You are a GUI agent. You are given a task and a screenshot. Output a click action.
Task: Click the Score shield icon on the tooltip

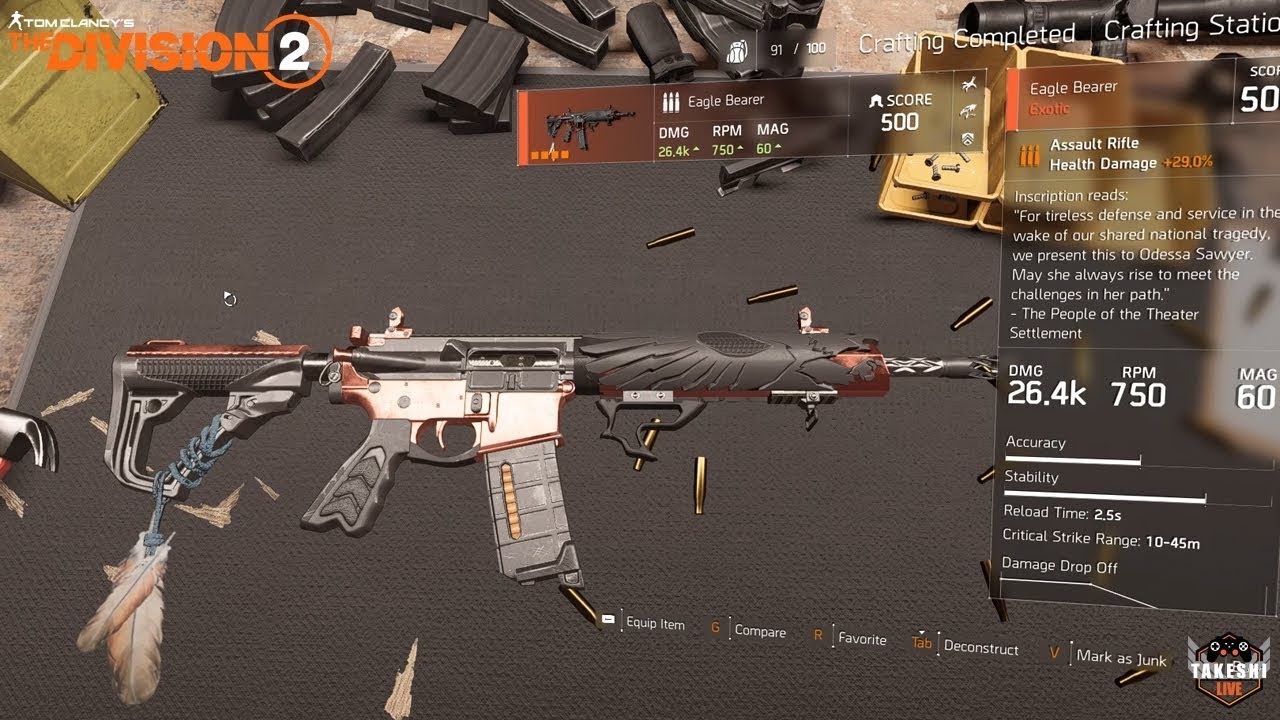click(876, 100)
